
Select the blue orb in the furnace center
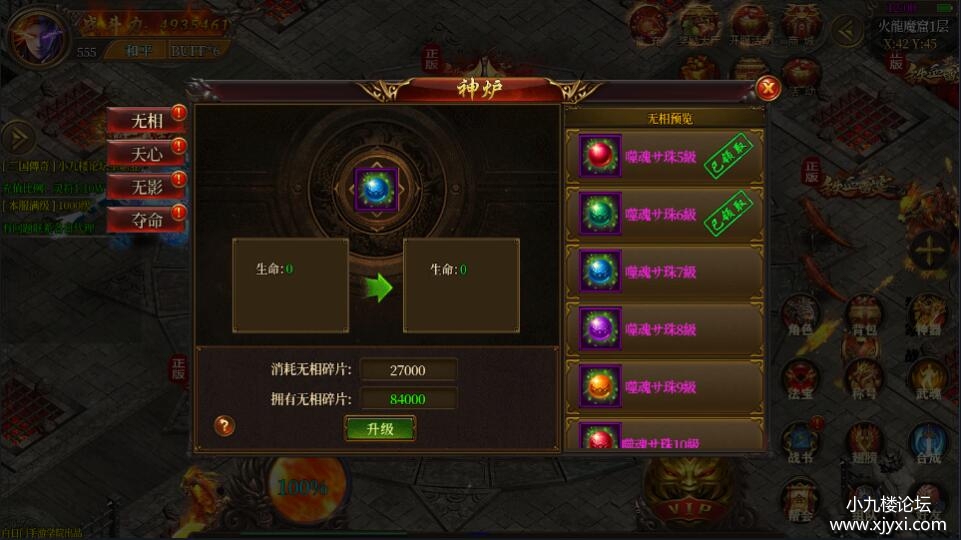(376, 190)
